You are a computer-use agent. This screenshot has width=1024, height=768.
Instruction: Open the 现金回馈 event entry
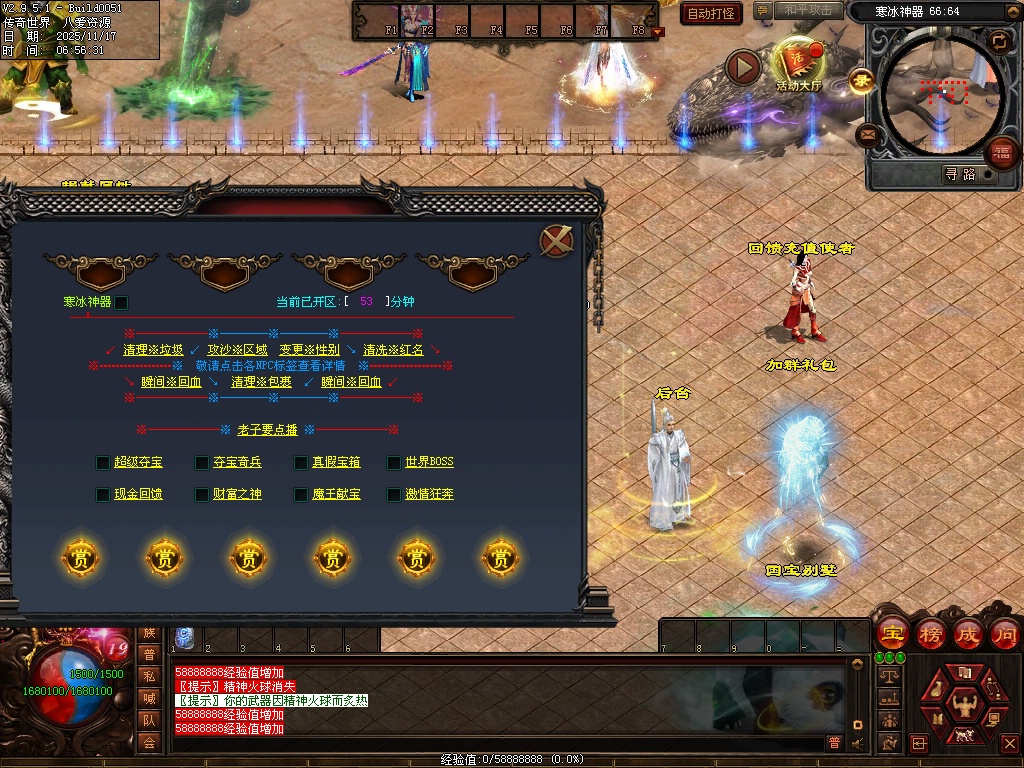coord(138,494)
